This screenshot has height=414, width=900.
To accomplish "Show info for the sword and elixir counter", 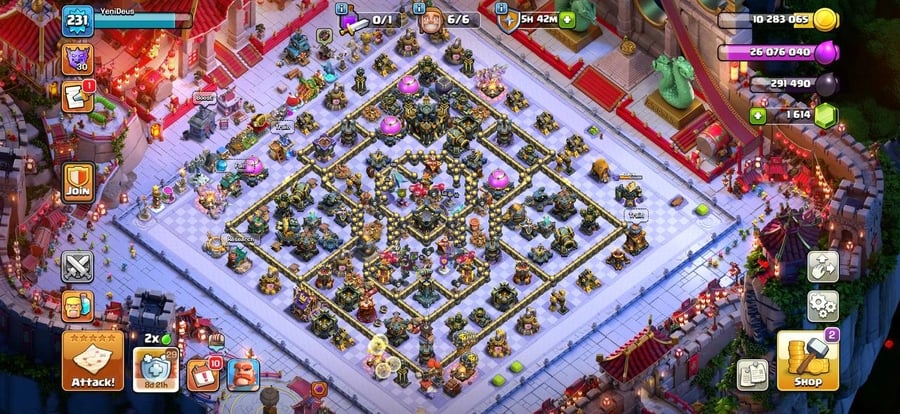I will coord(372,20).
